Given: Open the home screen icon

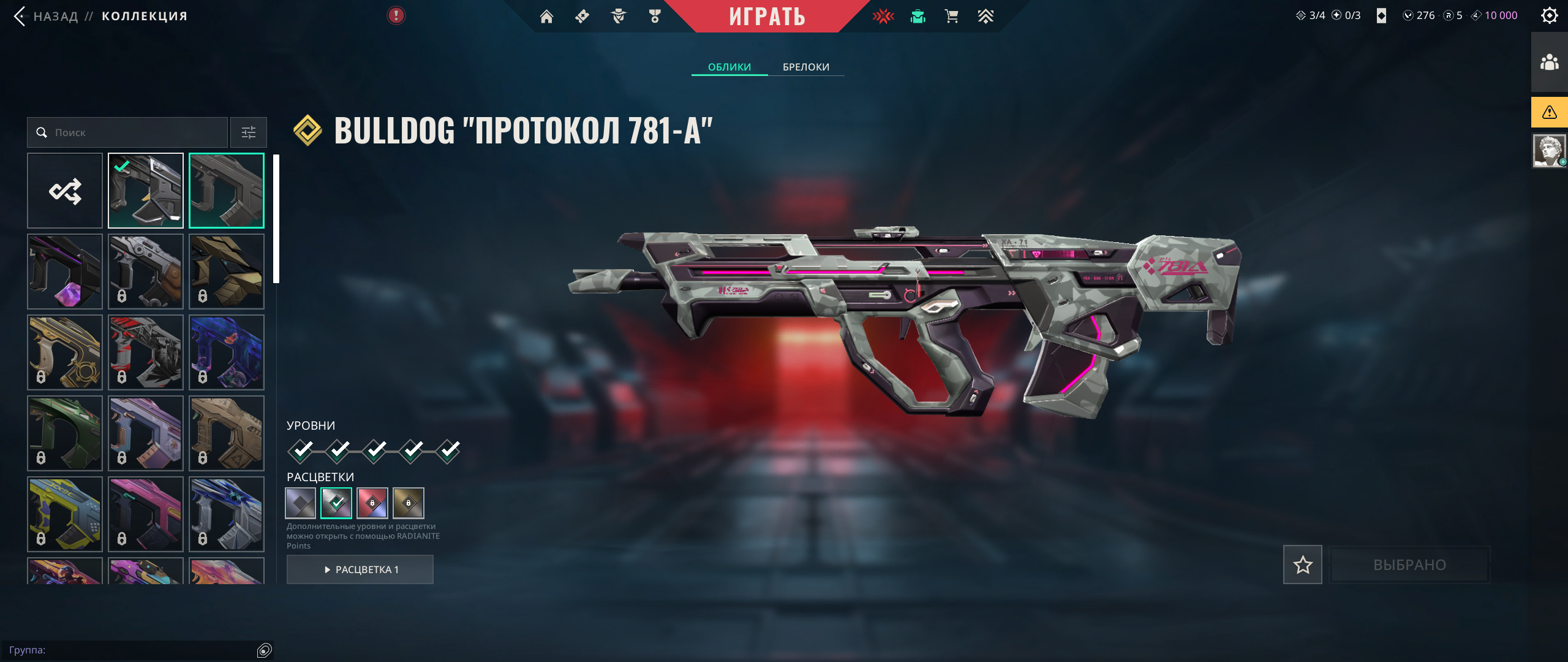Looking at the screenshot, I should (546, 17).
